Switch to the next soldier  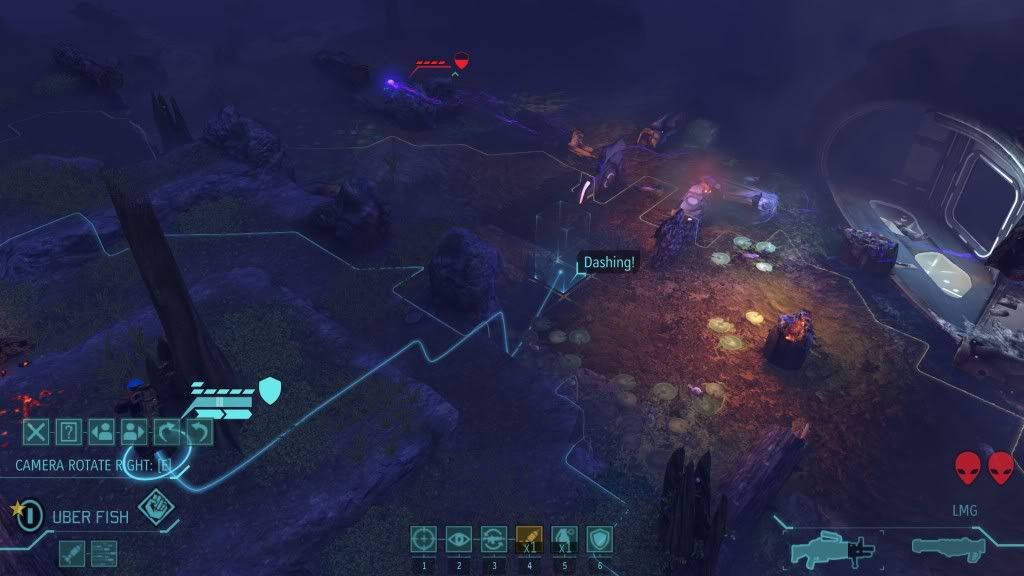[132, 432]
